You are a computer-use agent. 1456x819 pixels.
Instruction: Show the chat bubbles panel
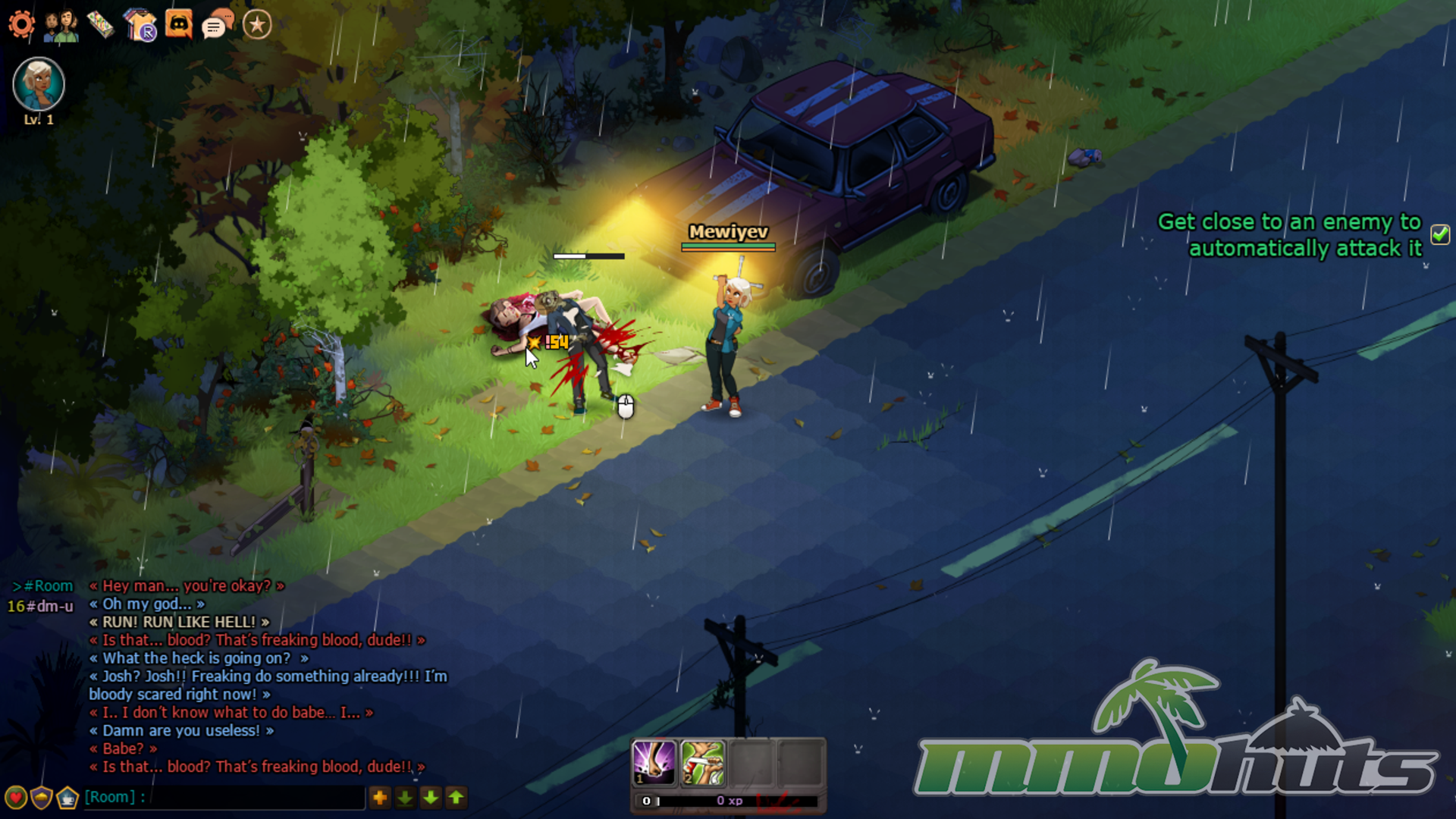pyautogui.click(x=218, y=25)
